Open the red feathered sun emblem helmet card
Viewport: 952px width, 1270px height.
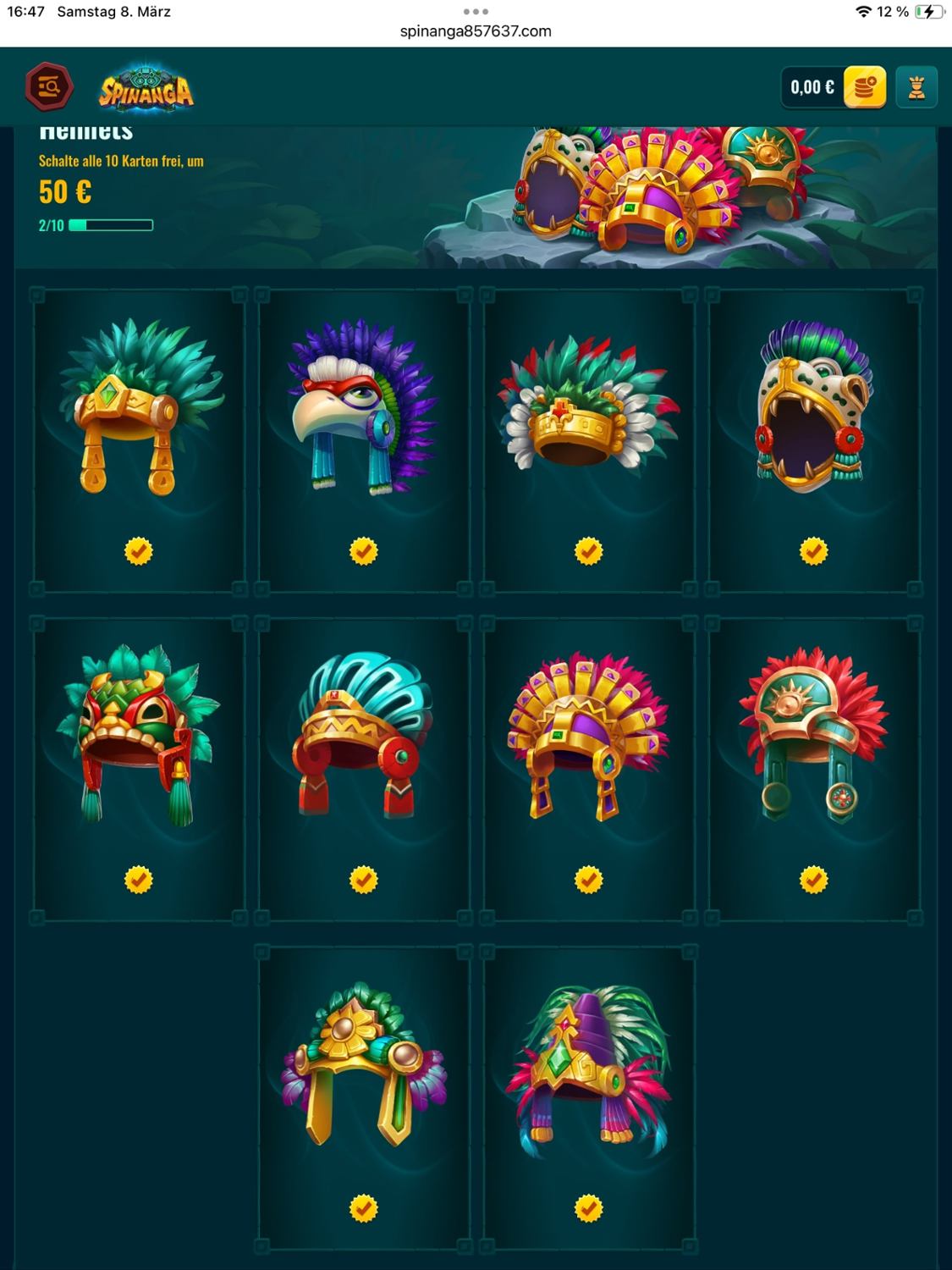814,769
